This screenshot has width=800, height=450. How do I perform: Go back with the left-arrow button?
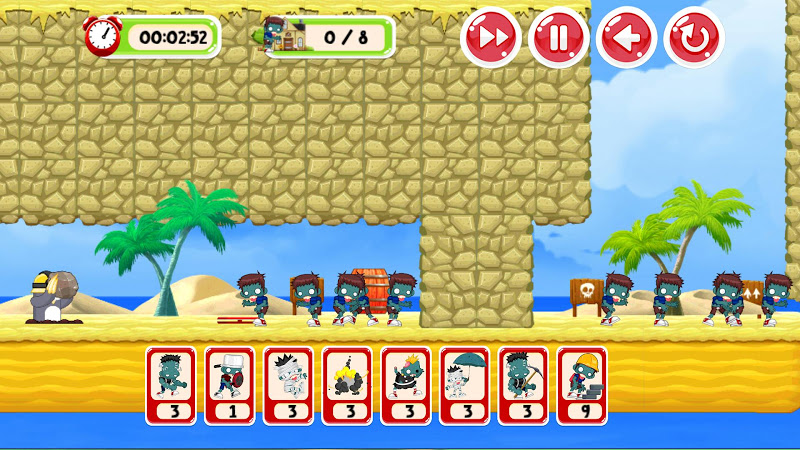(x=626, y=38)
